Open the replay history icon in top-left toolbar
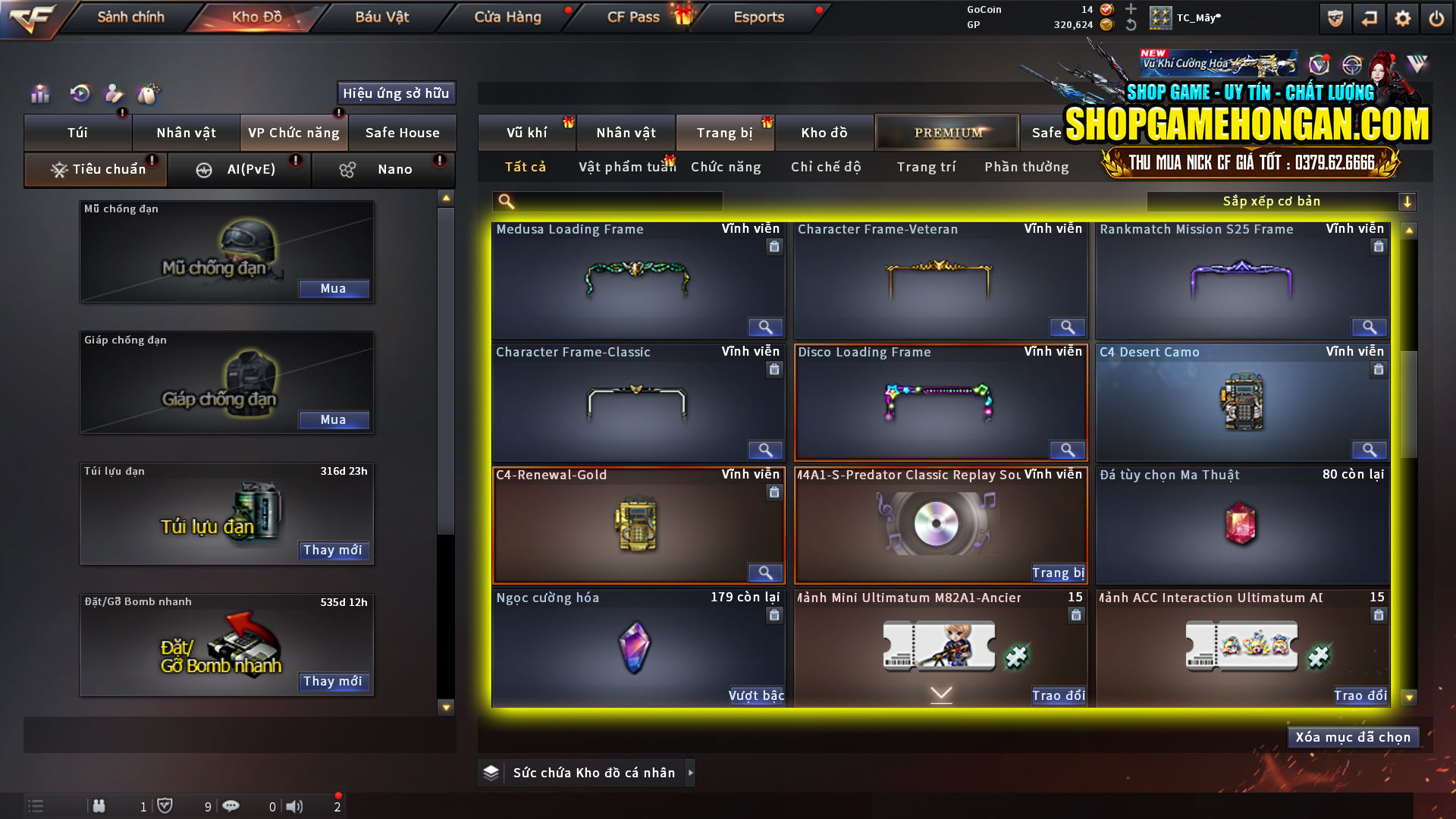The image size is (1456, 819). point(79,93)
